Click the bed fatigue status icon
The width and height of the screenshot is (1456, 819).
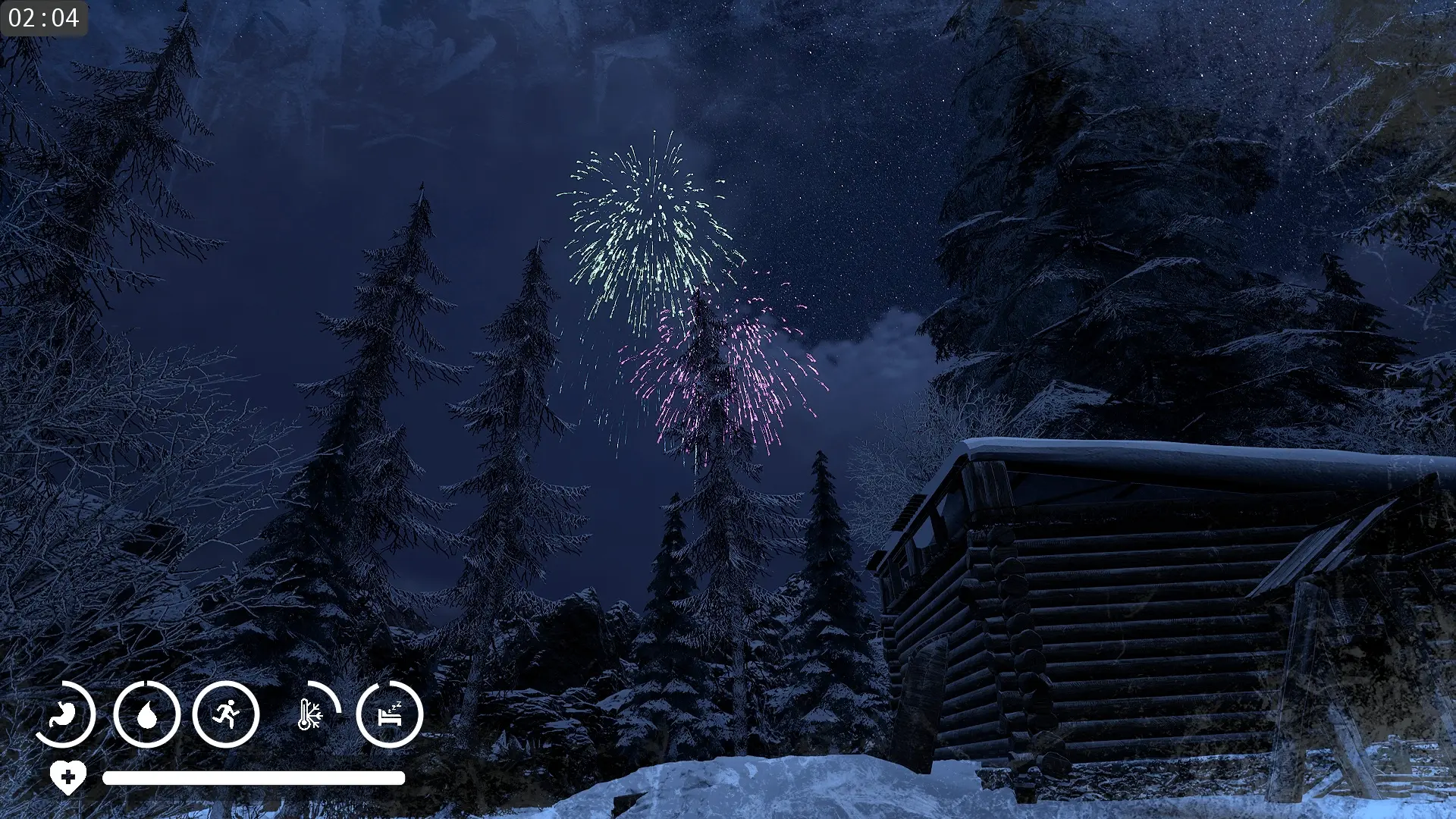click(390, 714)
